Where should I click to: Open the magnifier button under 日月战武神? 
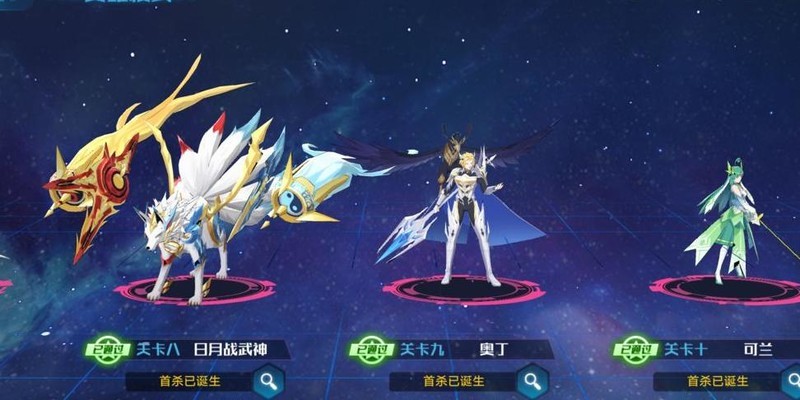268,381
